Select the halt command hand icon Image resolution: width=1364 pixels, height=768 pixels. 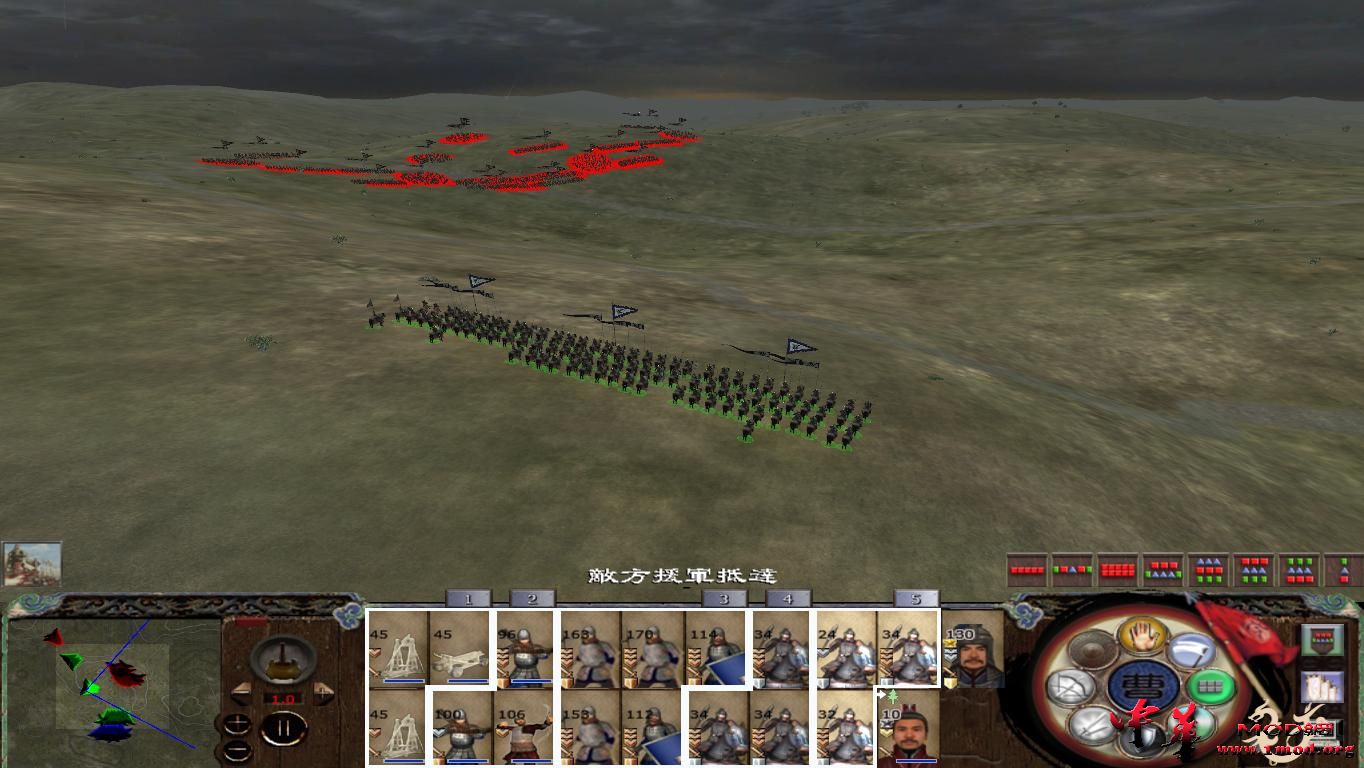[1143, 637]
